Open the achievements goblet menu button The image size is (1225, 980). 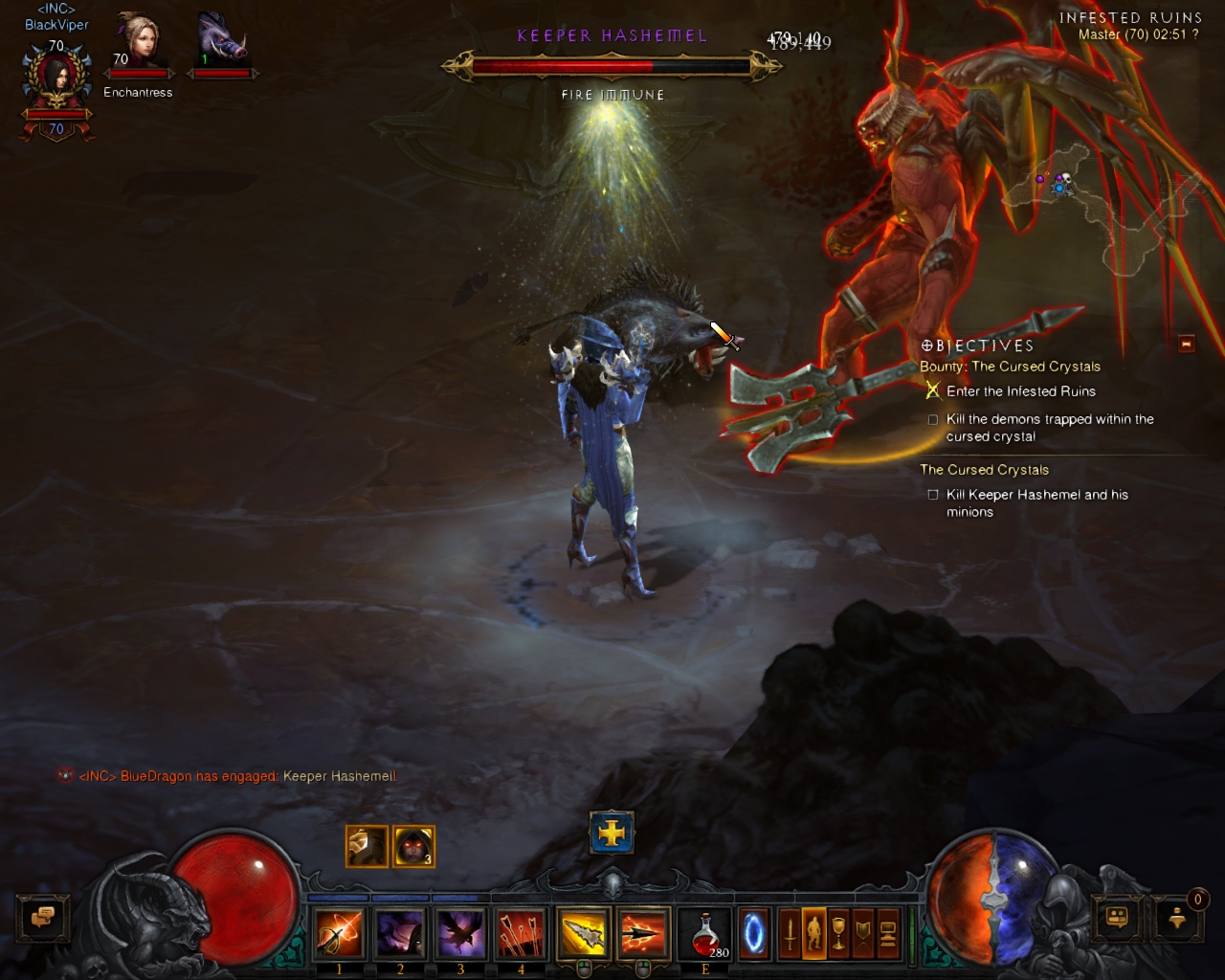click(x=839, y=934)
